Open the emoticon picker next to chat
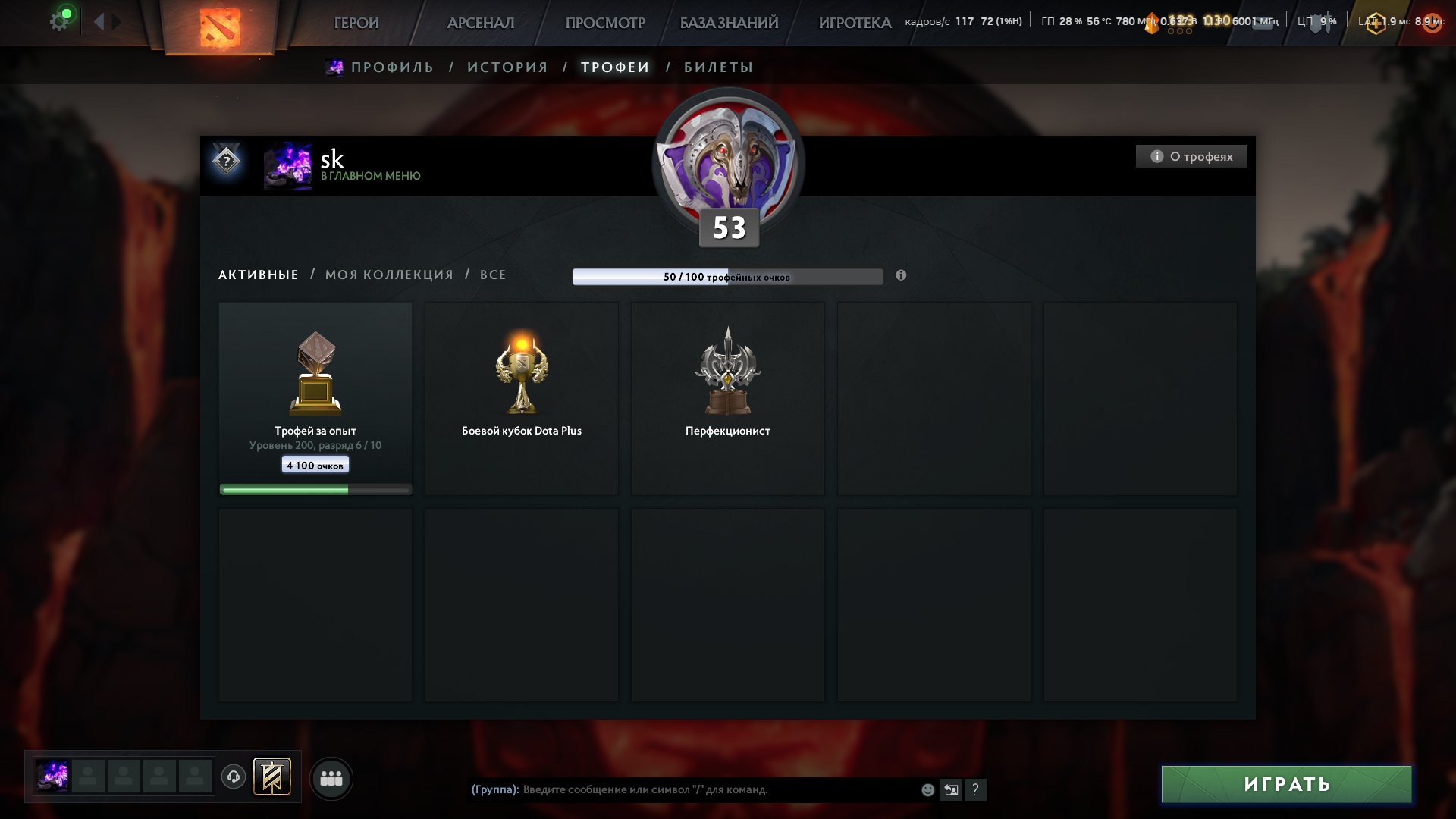Screen dimensions: 1456x819 click(x=927, y=789)
